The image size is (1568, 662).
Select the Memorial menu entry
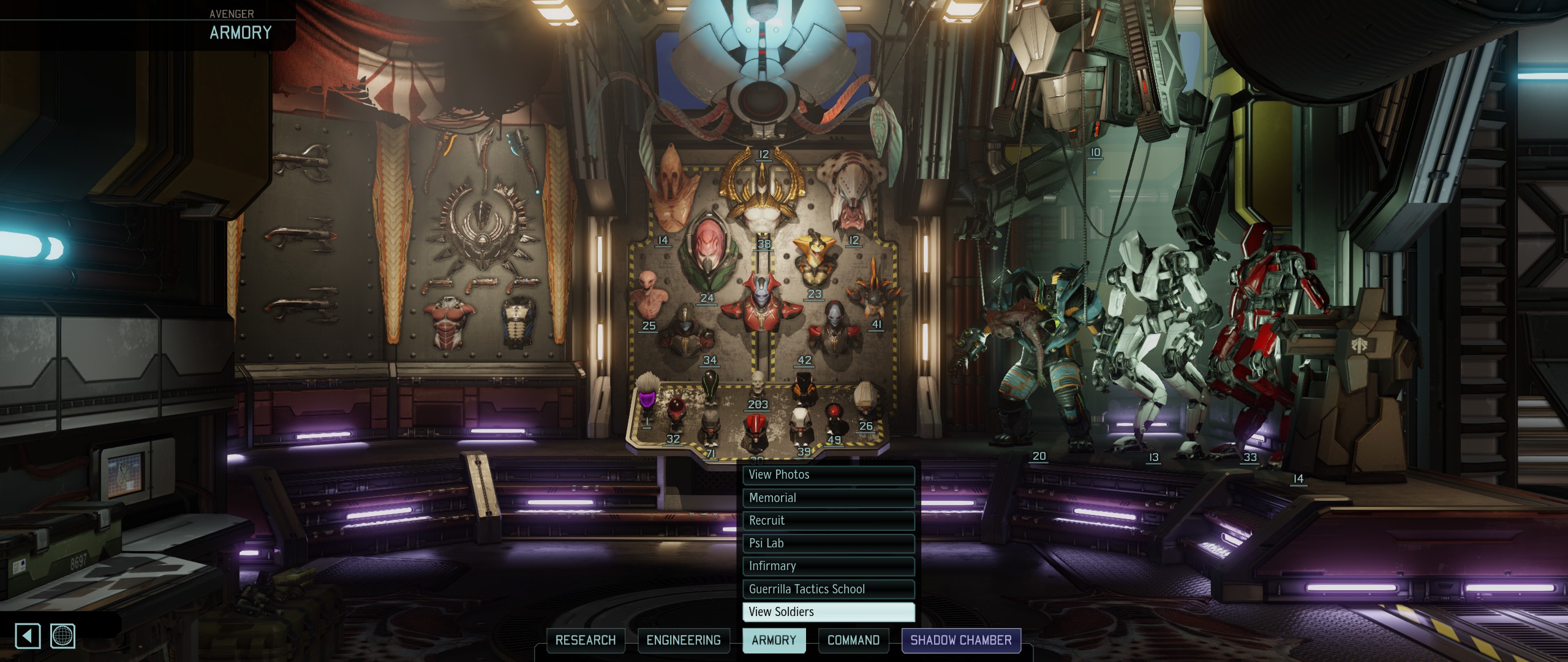coord(828,498)
